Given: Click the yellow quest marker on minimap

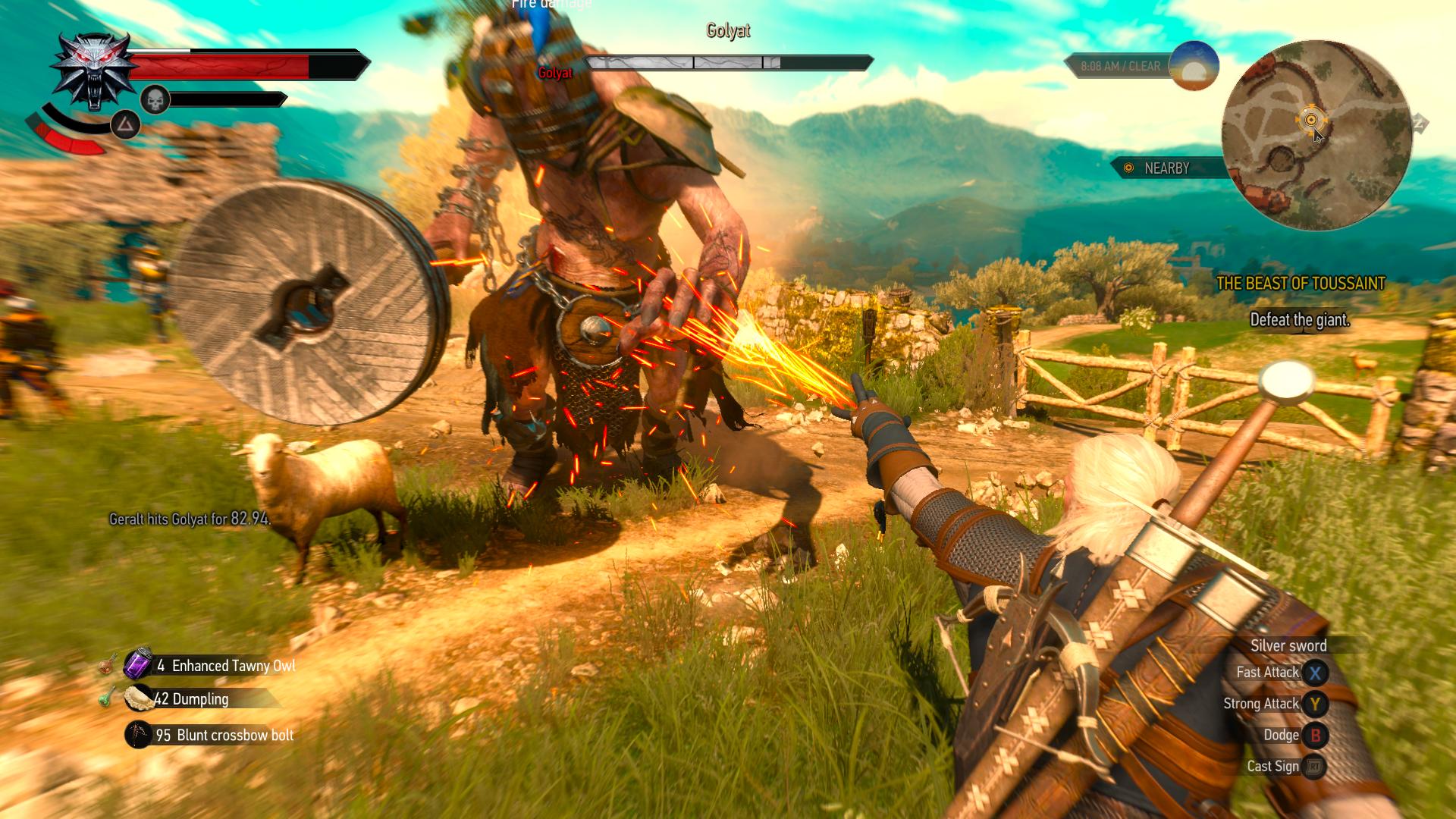Looking at the screenshot, I should (x=1310, y=120).
